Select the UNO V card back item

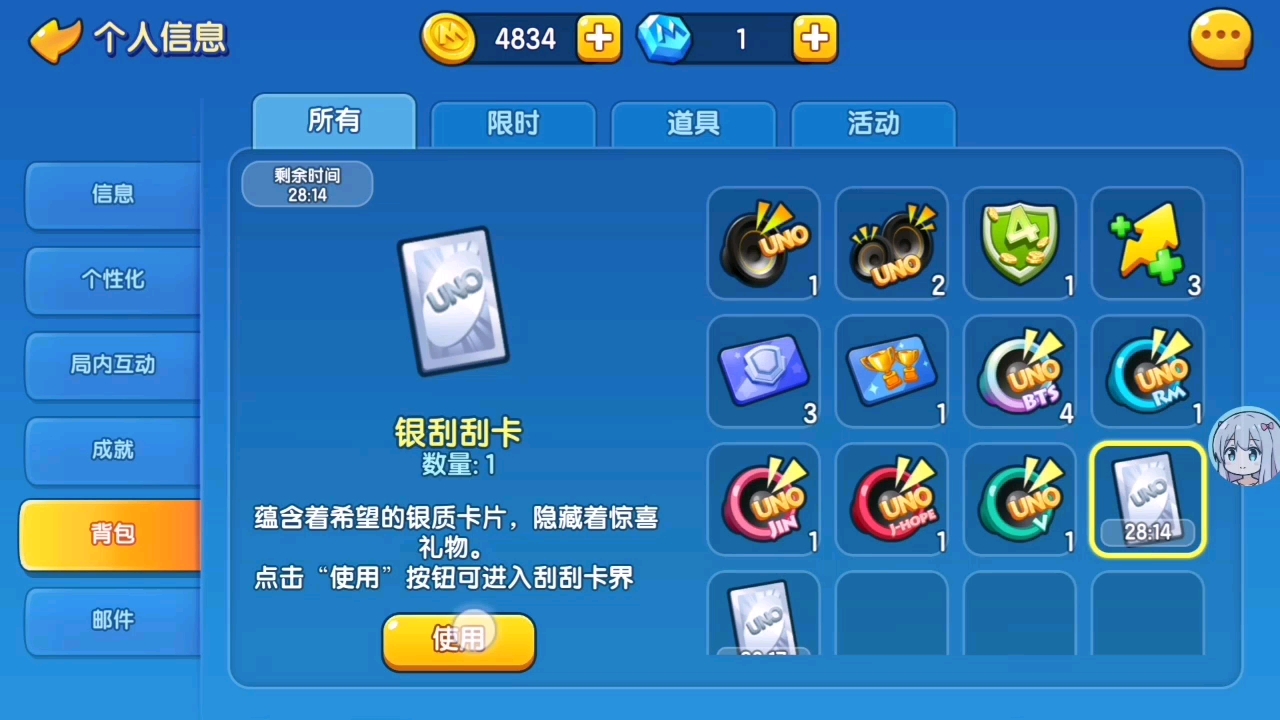[x=1019, y=498]
